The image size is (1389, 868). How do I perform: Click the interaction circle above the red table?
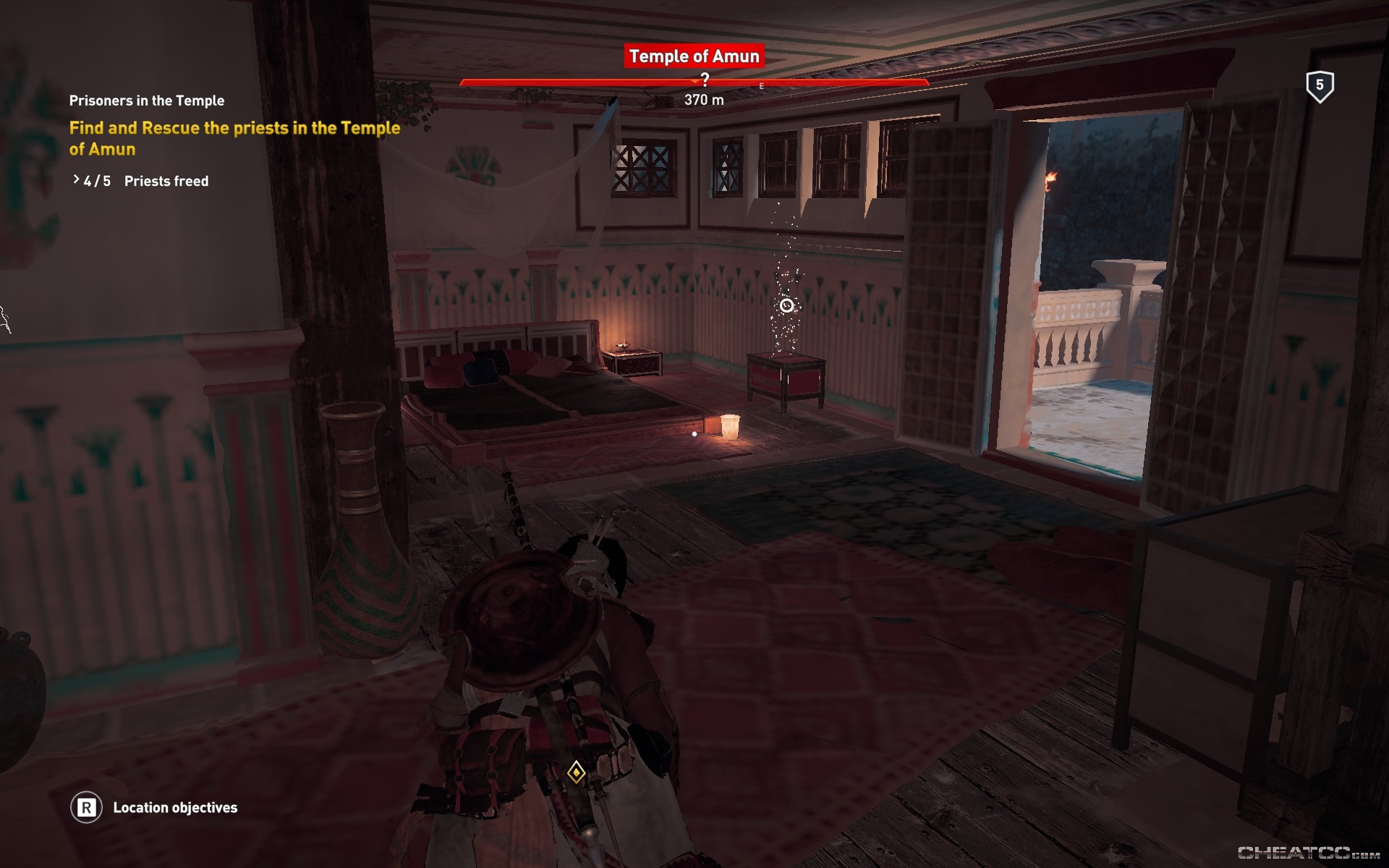point(787,306)
